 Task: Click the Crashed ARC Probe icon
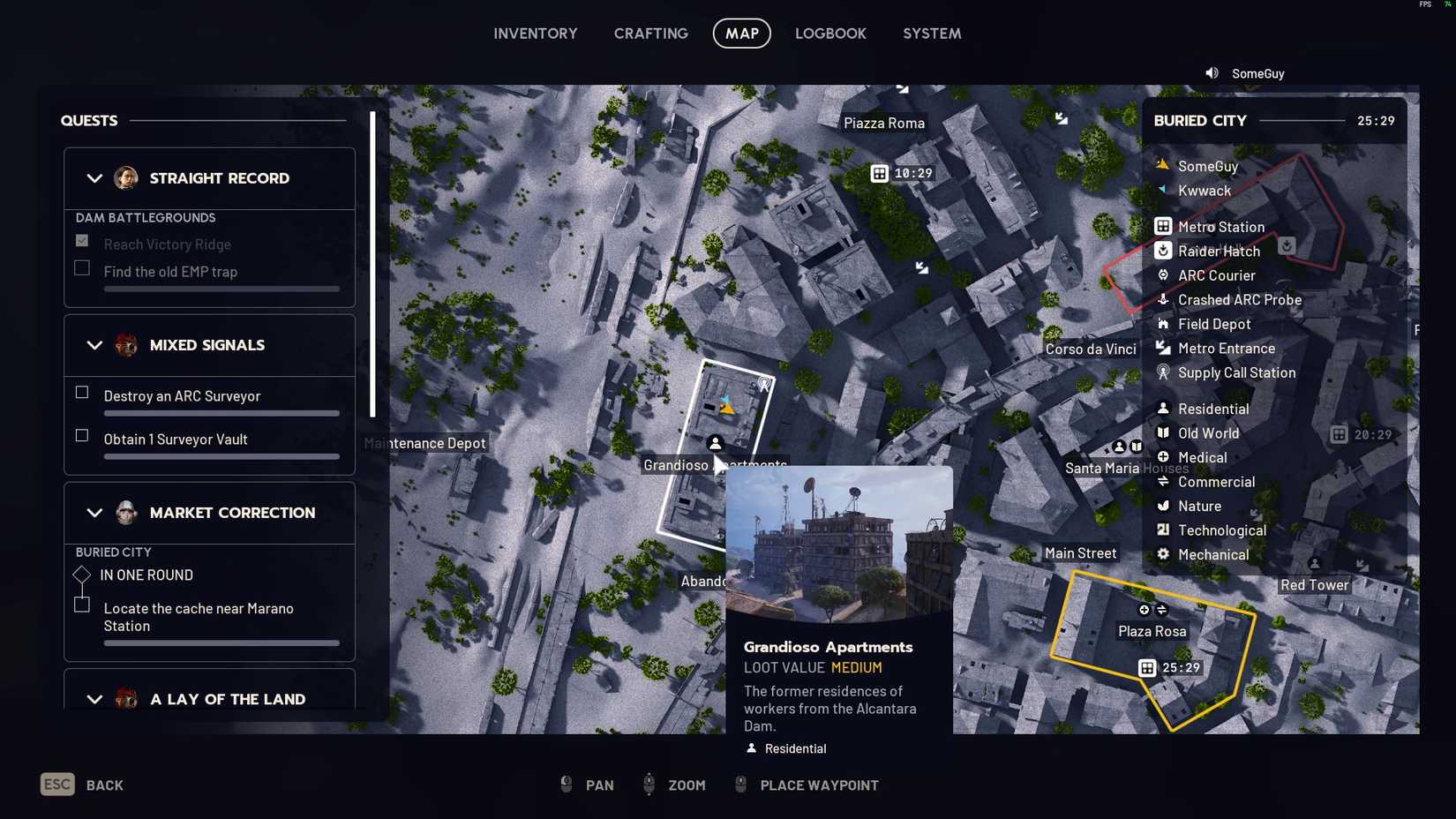1161,300
